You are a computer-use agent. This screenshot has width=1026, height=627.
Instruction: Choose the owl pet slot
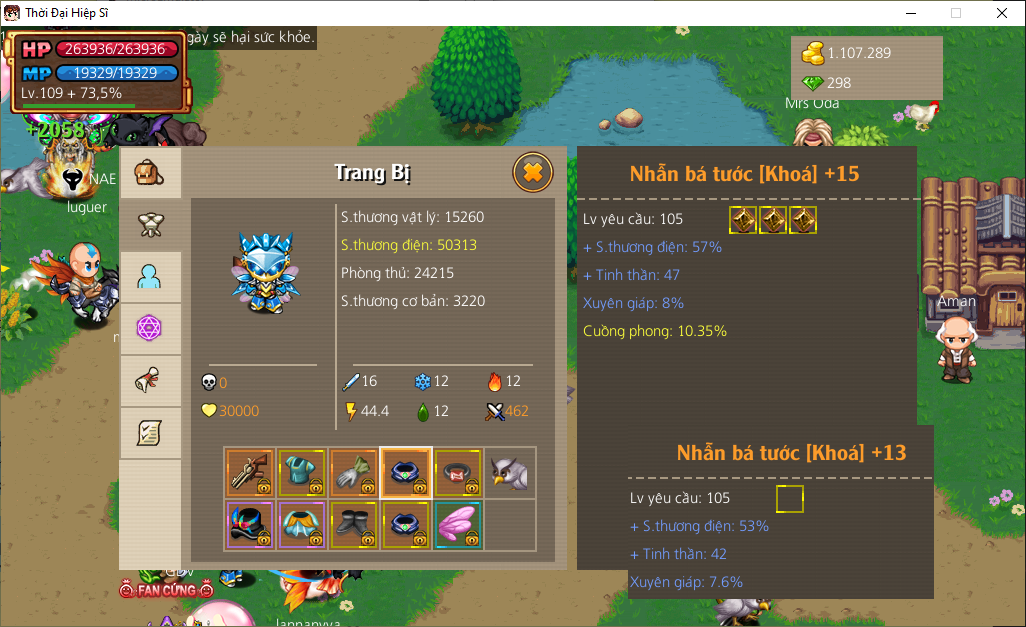tap(510, 473)
